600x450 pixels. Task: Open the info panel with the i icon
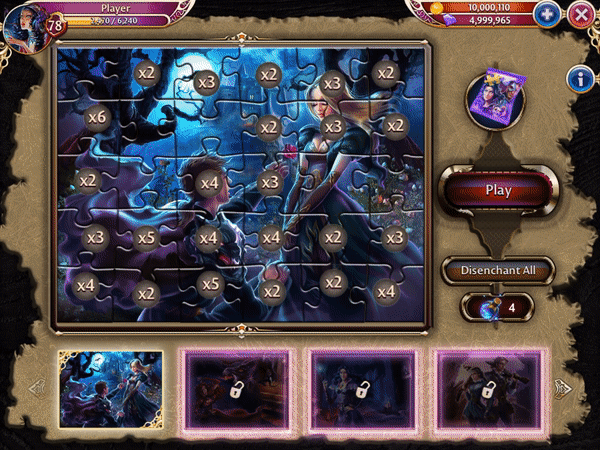pyautogui.click(x=578, y=79)
